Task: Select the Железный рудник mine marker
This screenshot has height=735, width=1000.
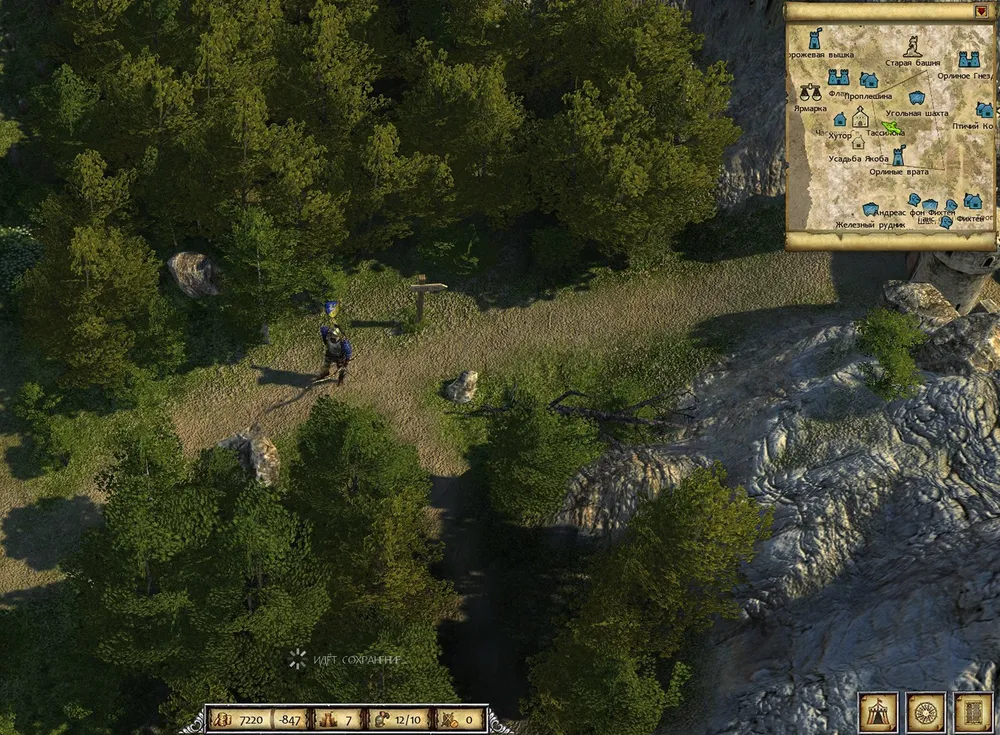Action: (x=870, y=210)
